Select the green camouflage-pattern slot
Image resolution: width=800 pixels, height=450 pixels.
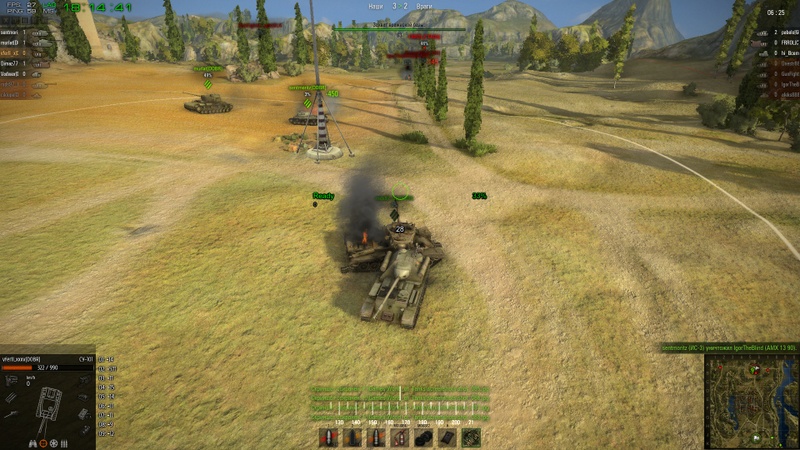471,437
